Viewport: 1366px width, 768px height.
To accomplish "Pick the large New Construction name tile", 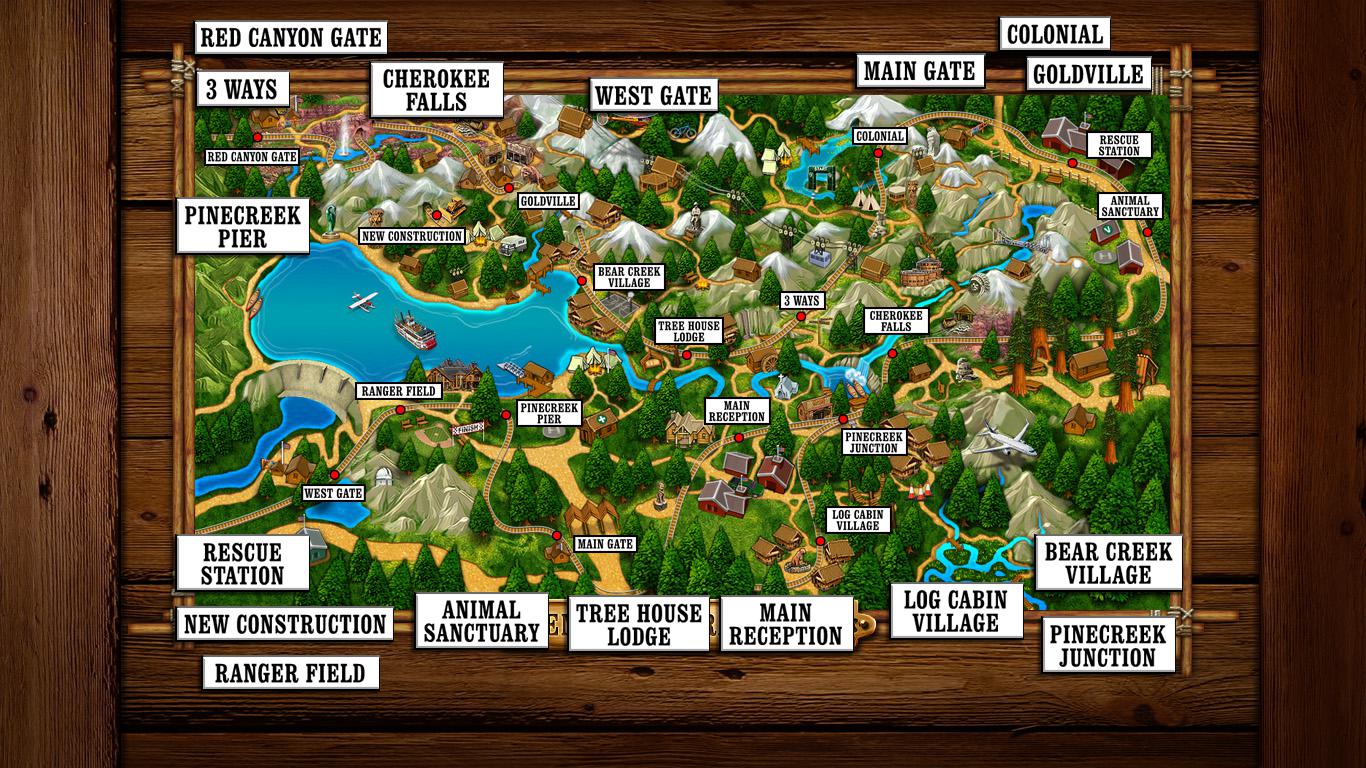I will tap(285, 624).
